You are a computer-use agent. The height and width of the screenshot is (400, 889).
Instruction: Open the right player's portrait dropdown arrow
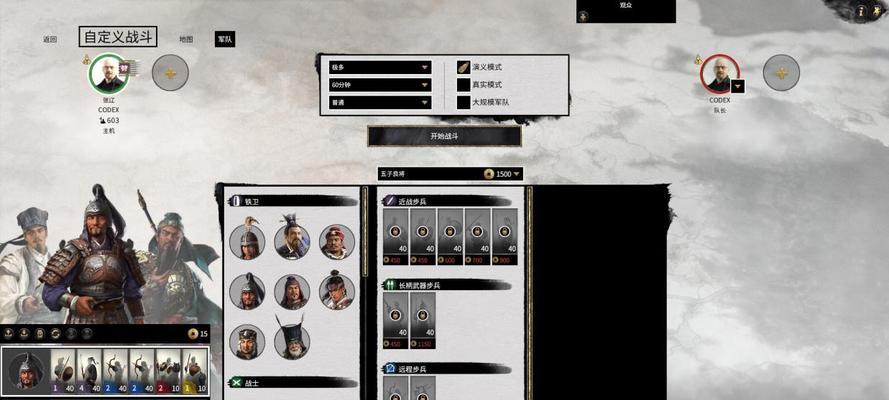pyautogui.click(x=737, y=86)
